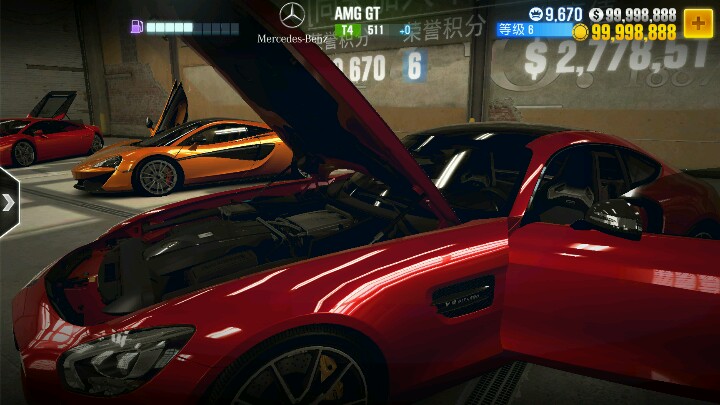Expand the side panel with the left arrow

point(9,202)
